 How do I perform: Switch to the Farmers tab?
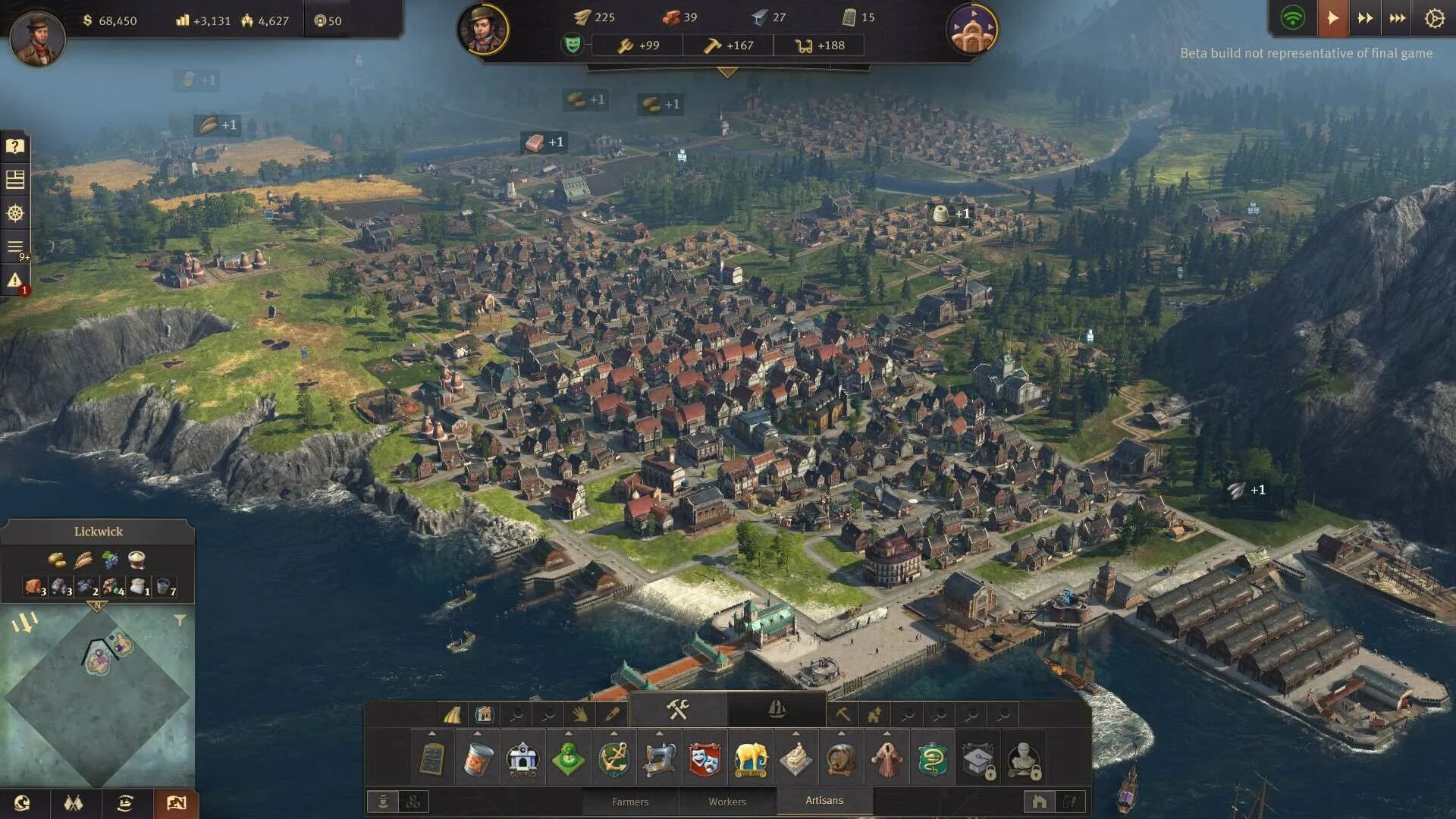click(x=630, y=802)
